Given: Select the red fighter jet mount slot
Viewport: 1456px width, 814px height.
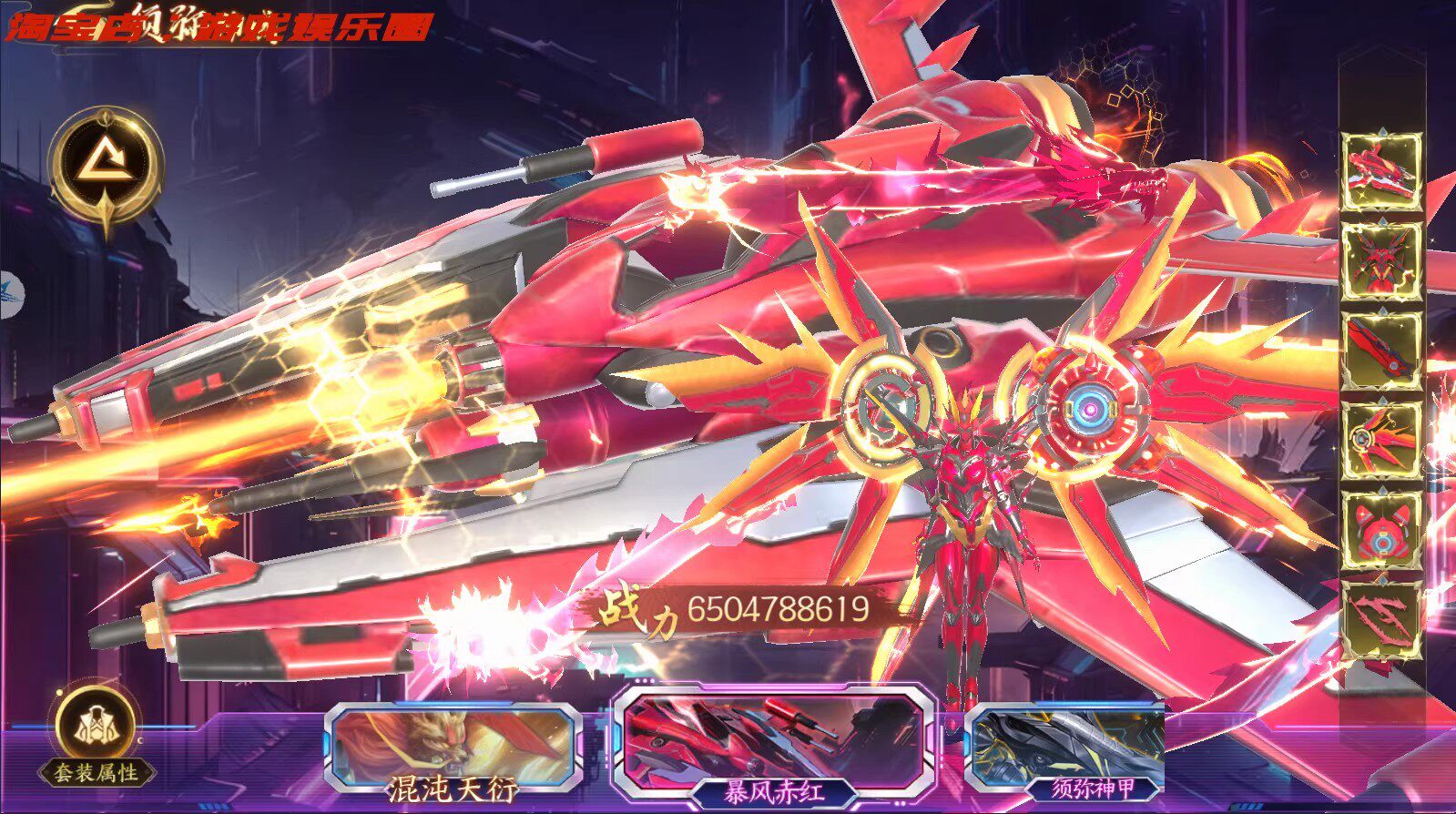Looking at the screenshot, I should tap(1382, 171).
